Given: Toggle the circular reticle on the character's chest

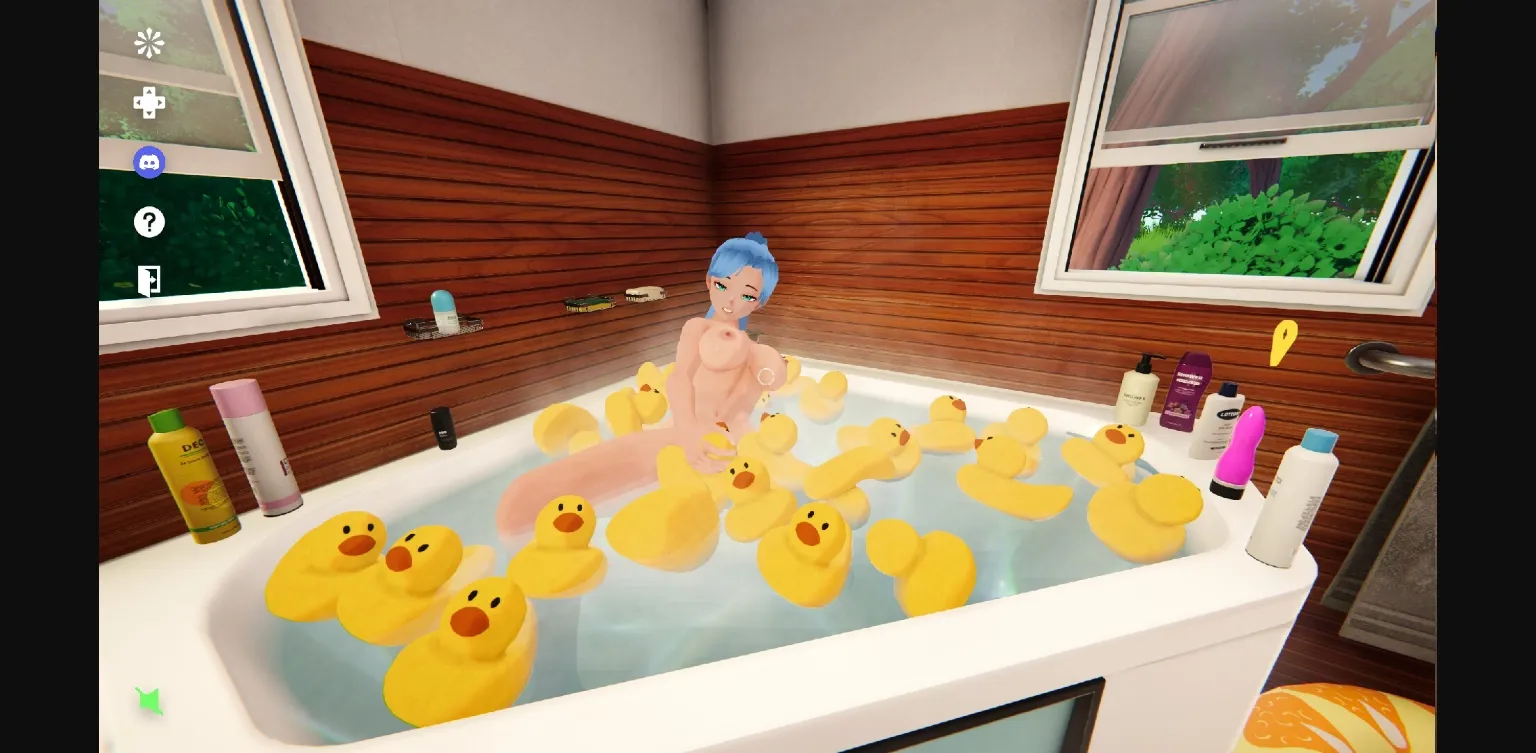Looking at the screenshot, I should (x=766, y=377).
